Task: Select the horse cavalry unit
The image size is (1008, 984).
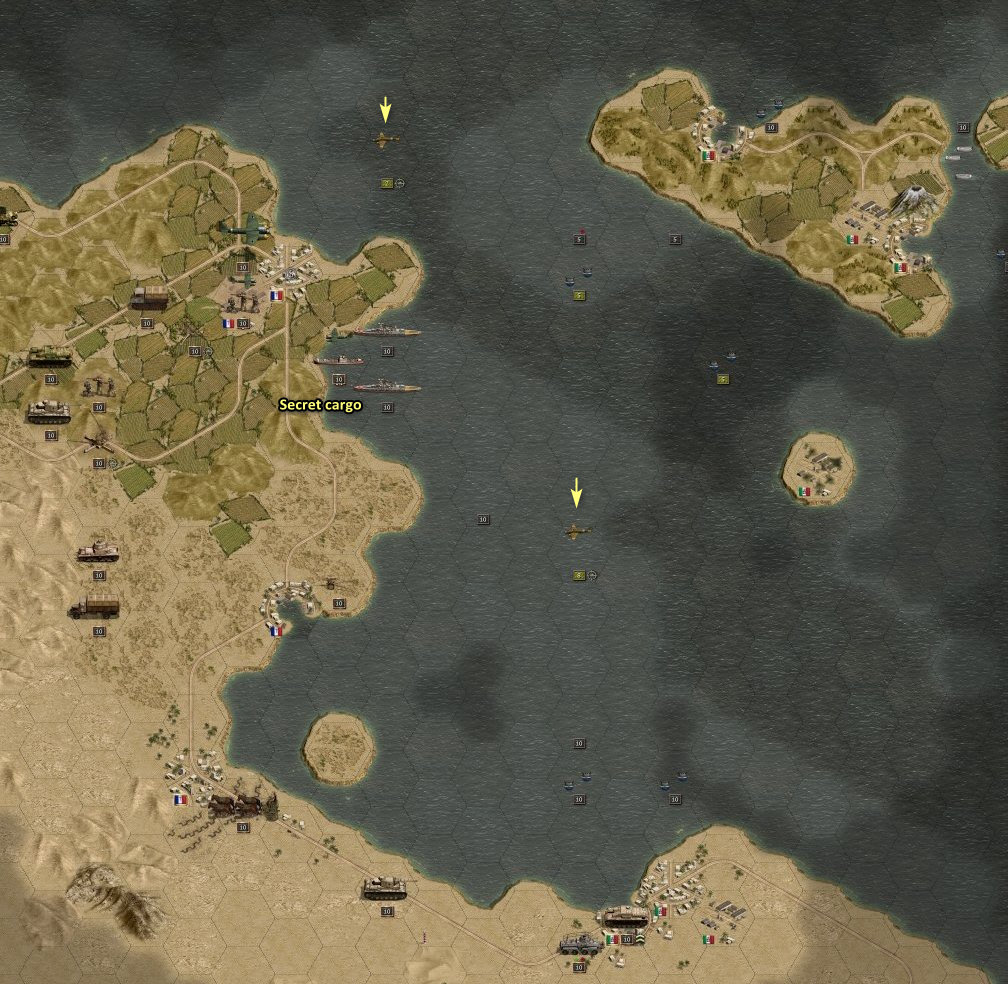Action: pyautogui.click(x=240, y=804)
